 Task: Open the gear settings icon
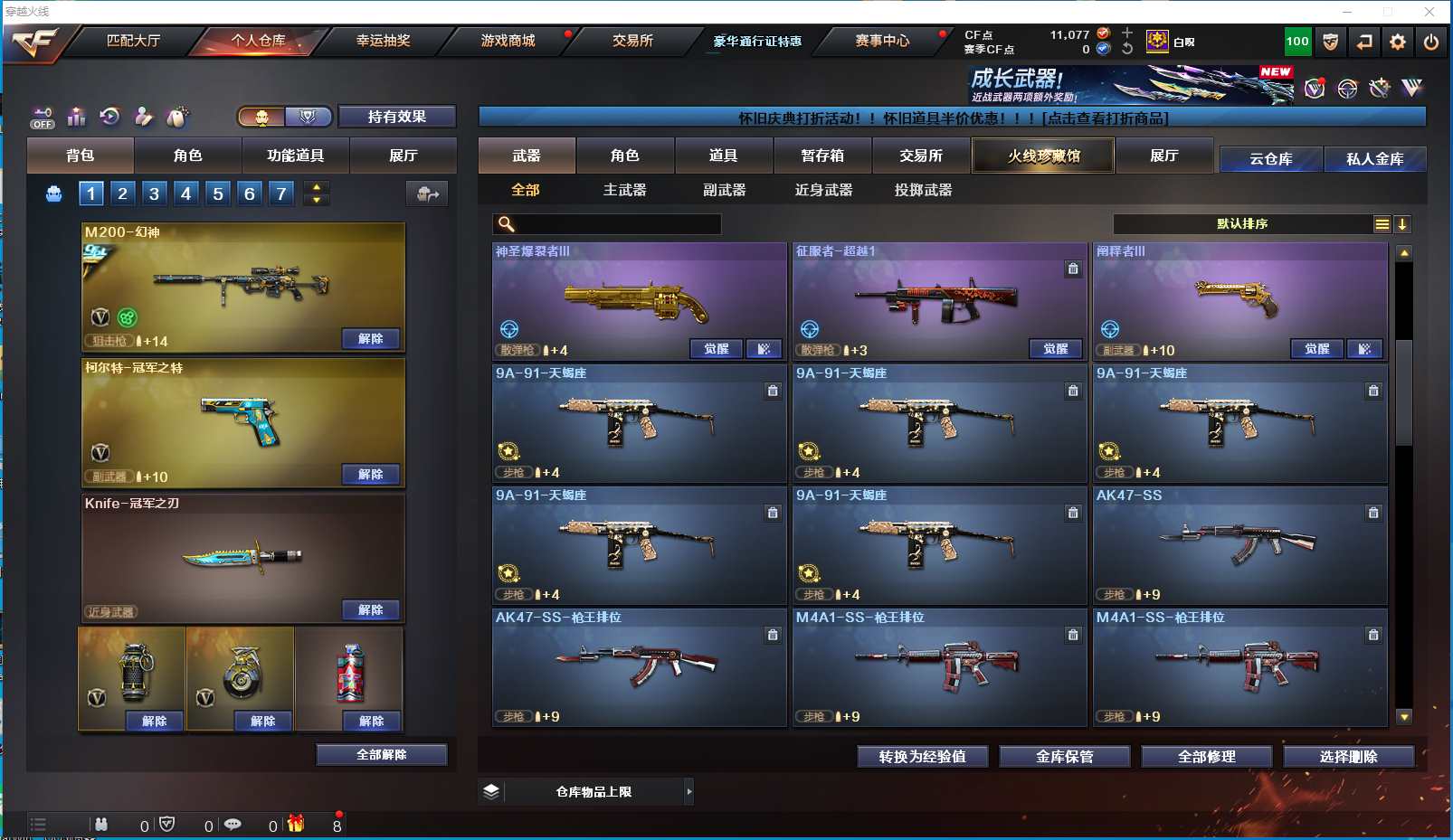pos(1398,42)
